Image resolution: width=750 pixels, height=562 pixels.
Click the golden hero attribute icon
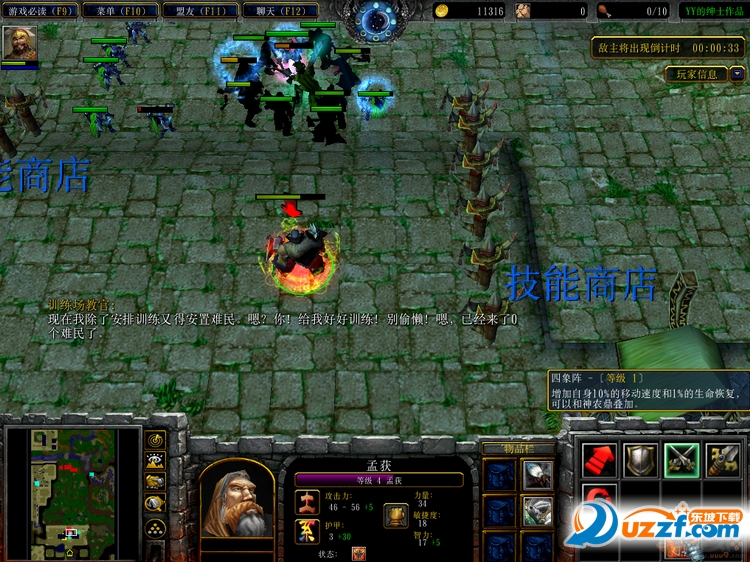[x=396, y=510]
